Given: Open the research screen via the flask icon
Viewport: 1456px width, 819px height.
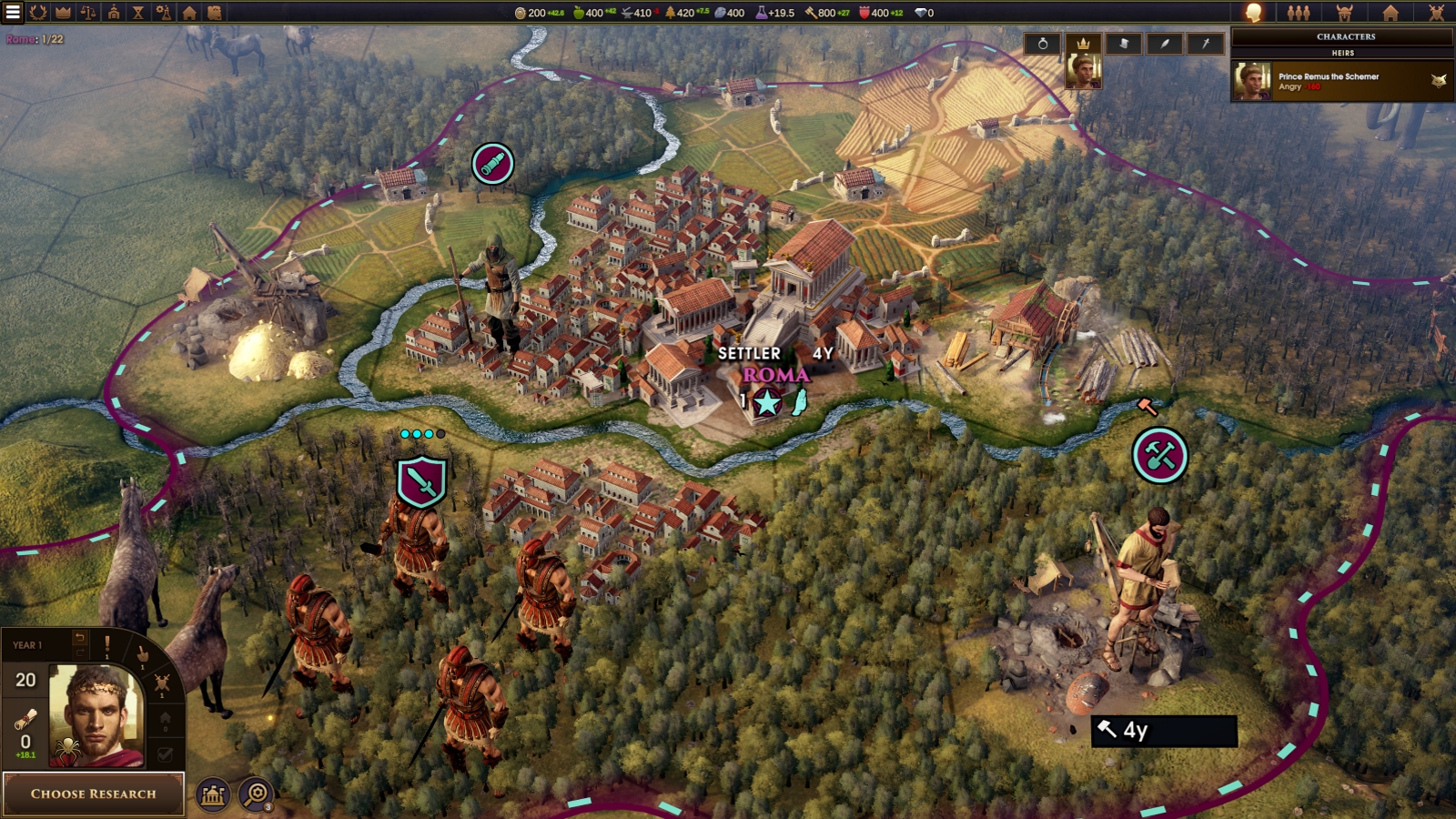Looking at the screenshot, I should tap(165, 13).
